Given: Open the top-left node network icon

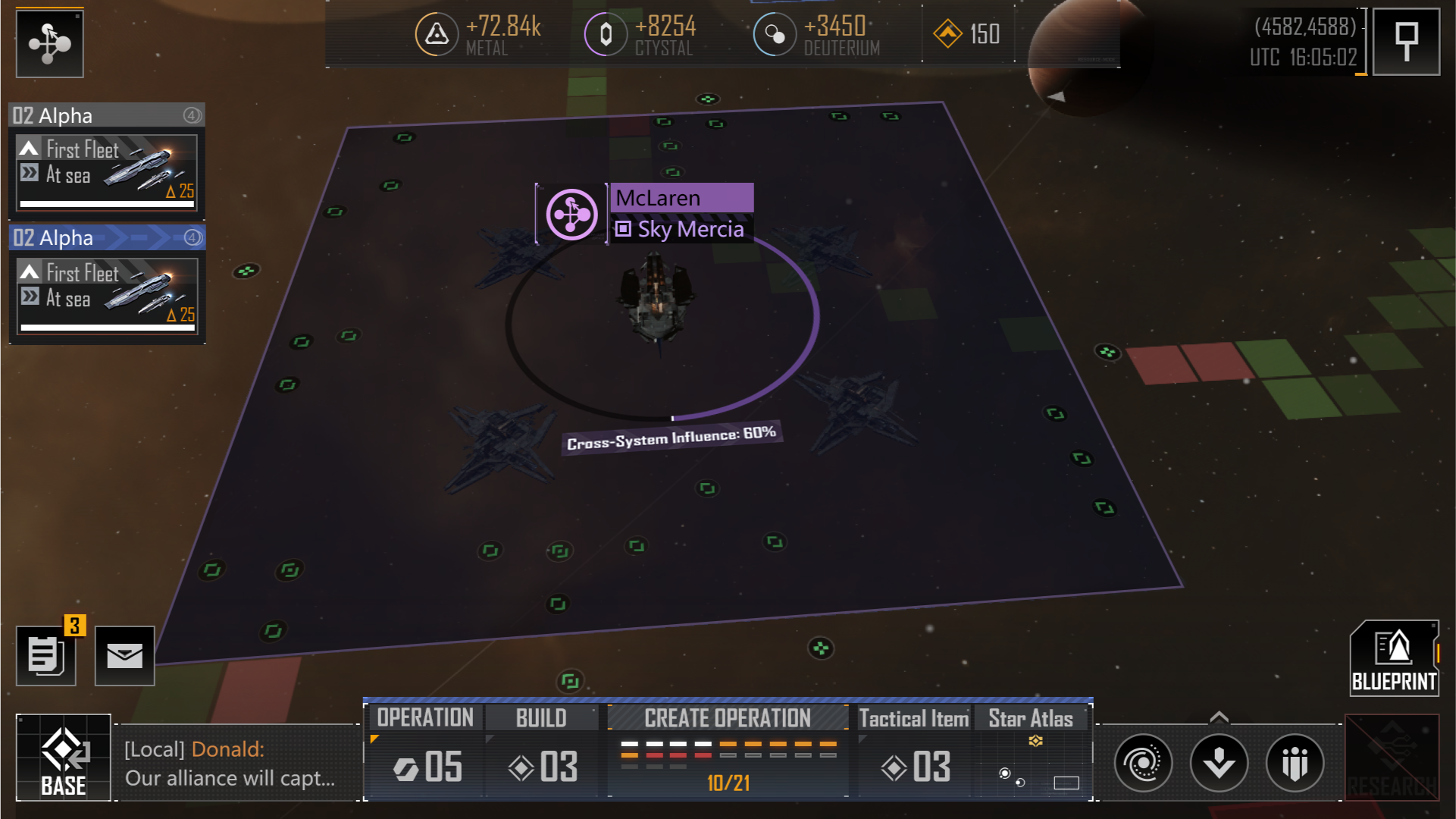Looking at the screenshot, I should point(50,43).
